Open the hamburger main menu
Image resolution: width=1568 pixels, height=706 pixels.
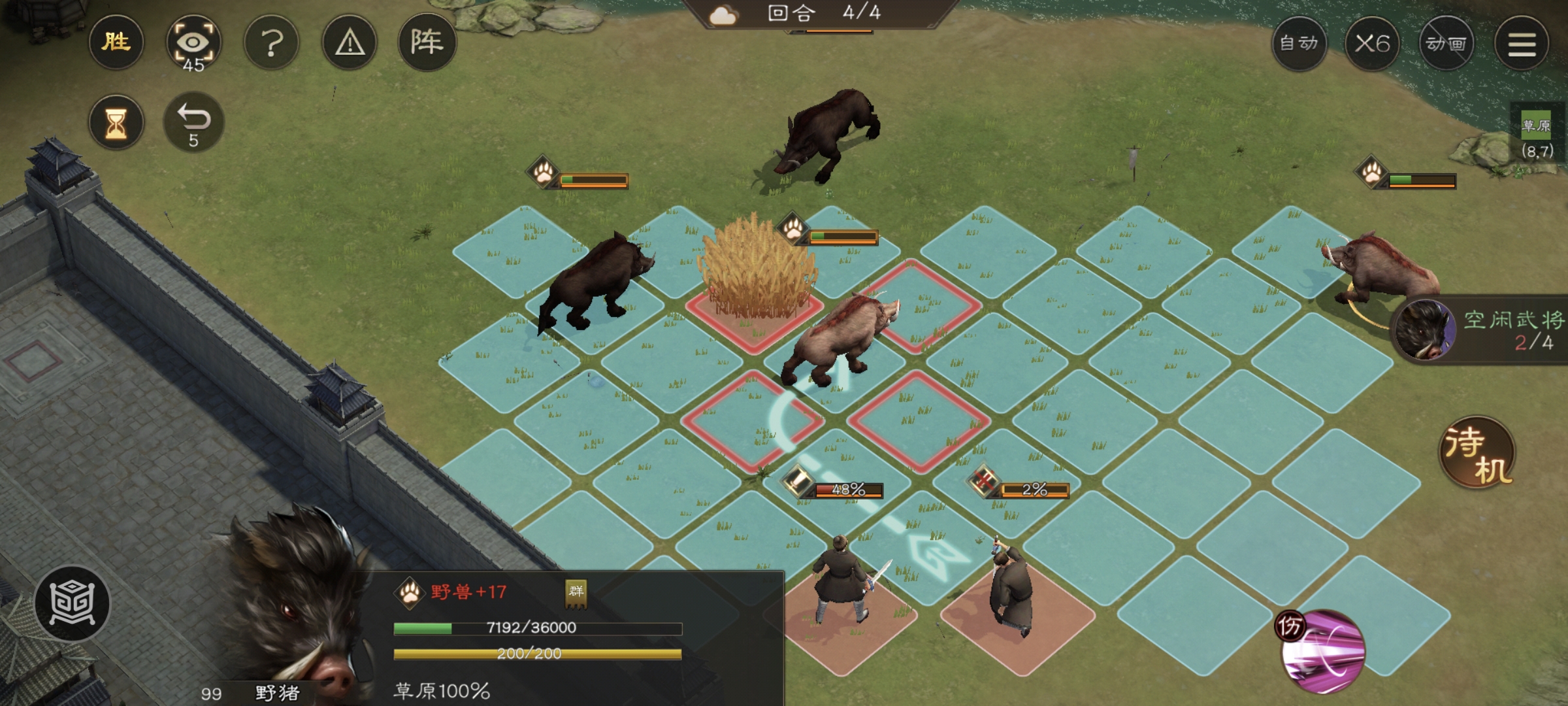(1522, 44)
